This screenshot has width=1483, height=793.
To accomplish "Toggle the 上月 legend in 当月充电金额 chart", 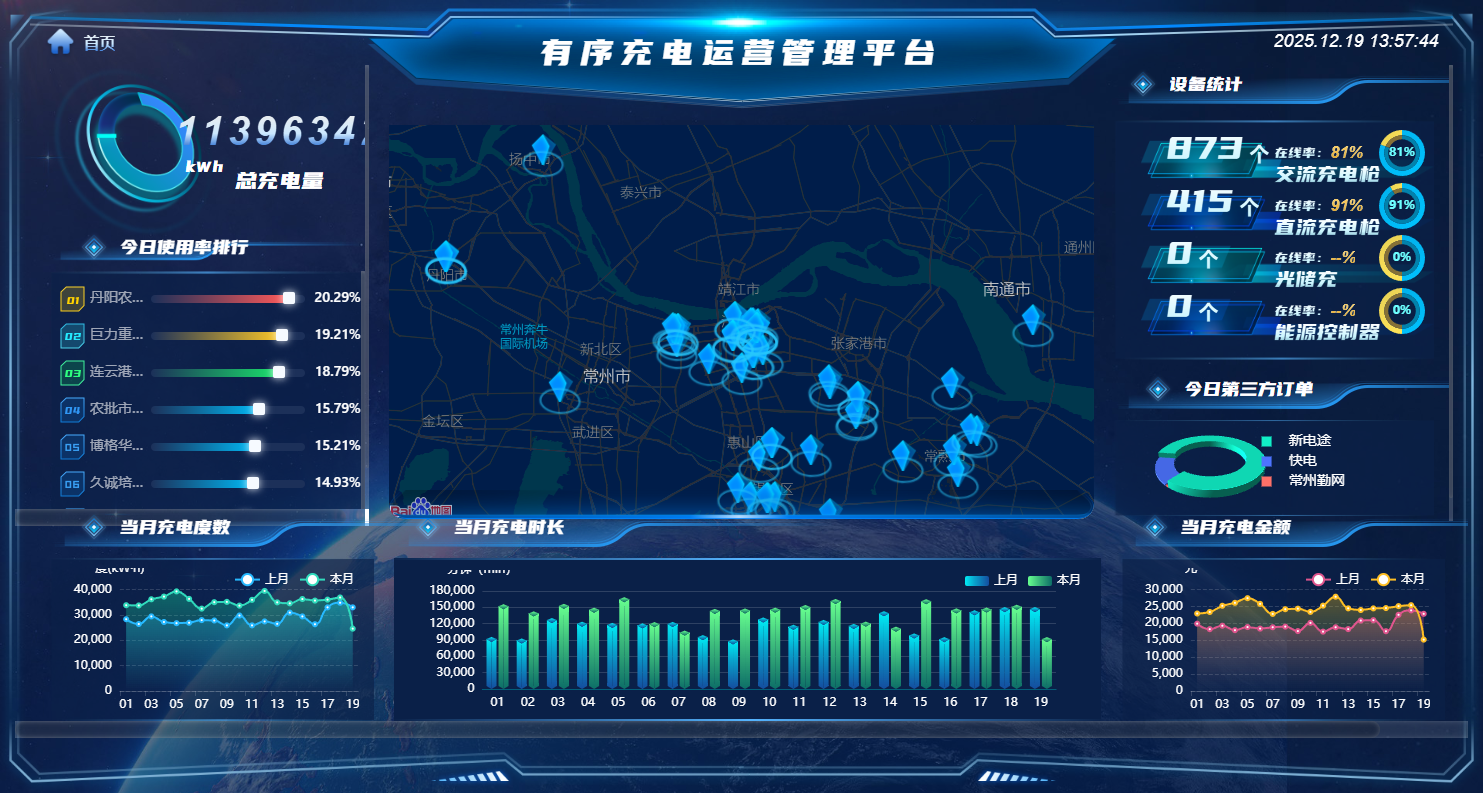I will point(1328,578).
